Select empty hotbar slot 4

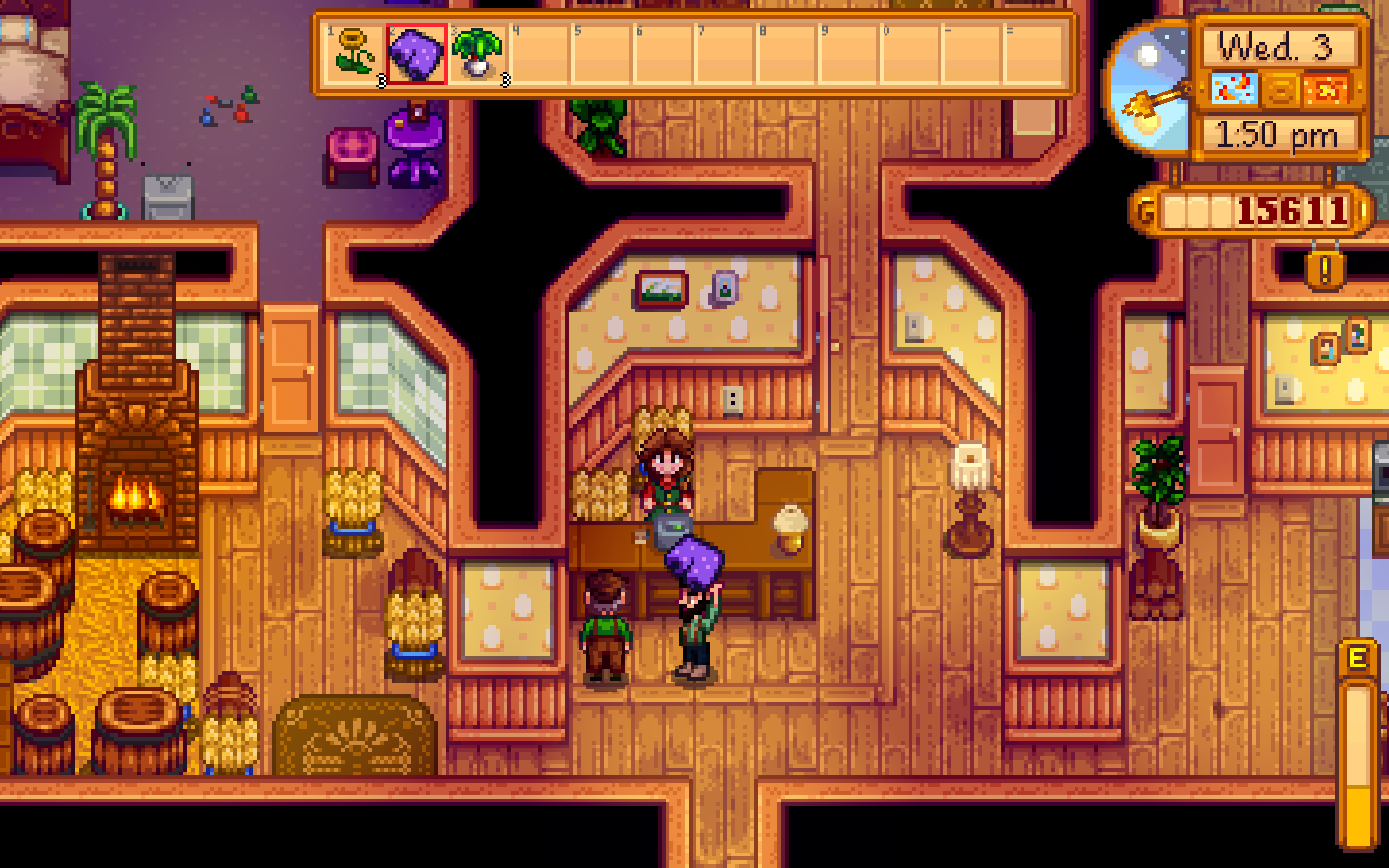(x=538, y=55)
